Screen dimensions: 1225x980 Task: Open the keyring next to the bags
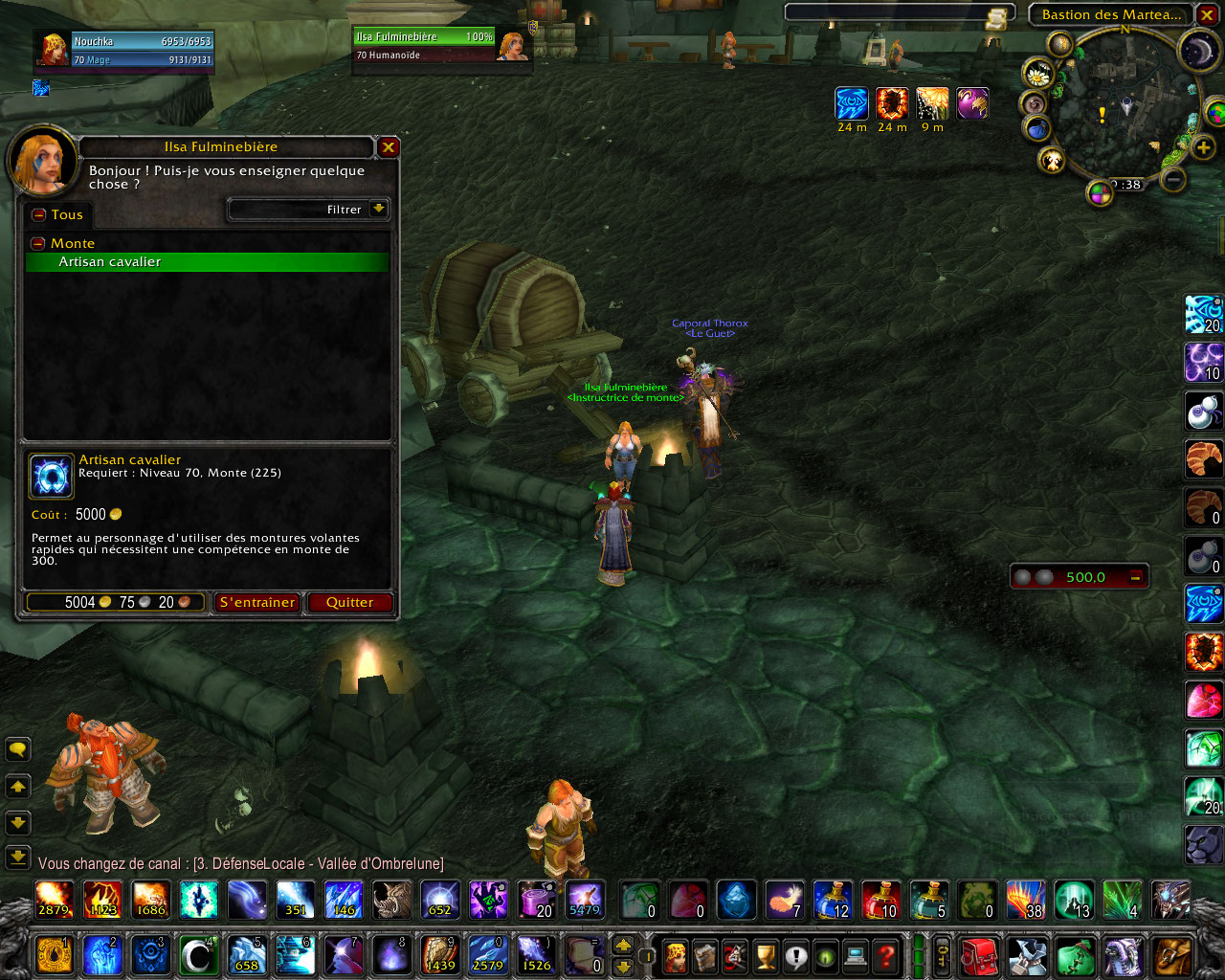coord(942,955)
